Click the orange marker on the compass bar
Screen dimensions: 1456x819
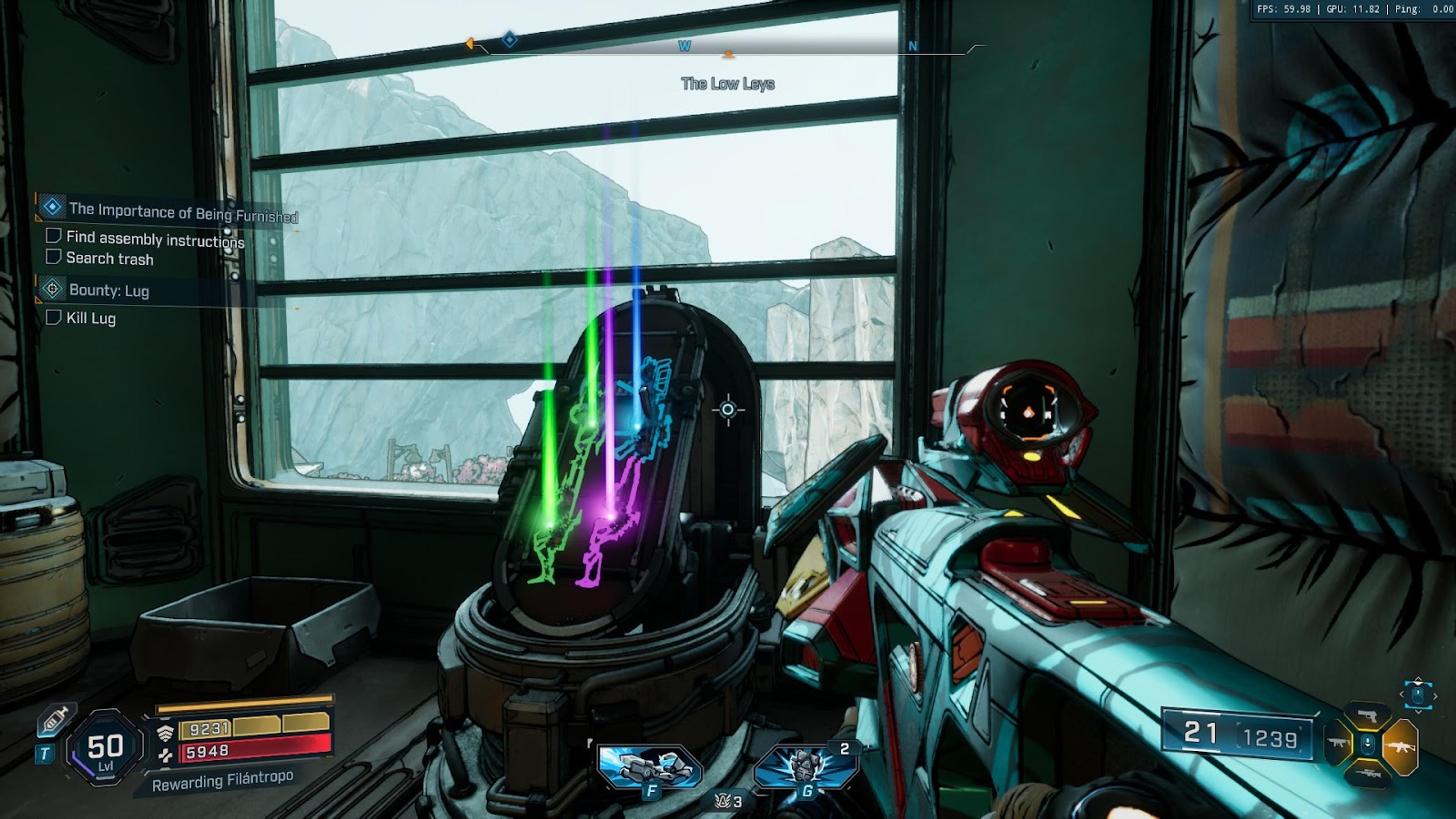[728, 54]
